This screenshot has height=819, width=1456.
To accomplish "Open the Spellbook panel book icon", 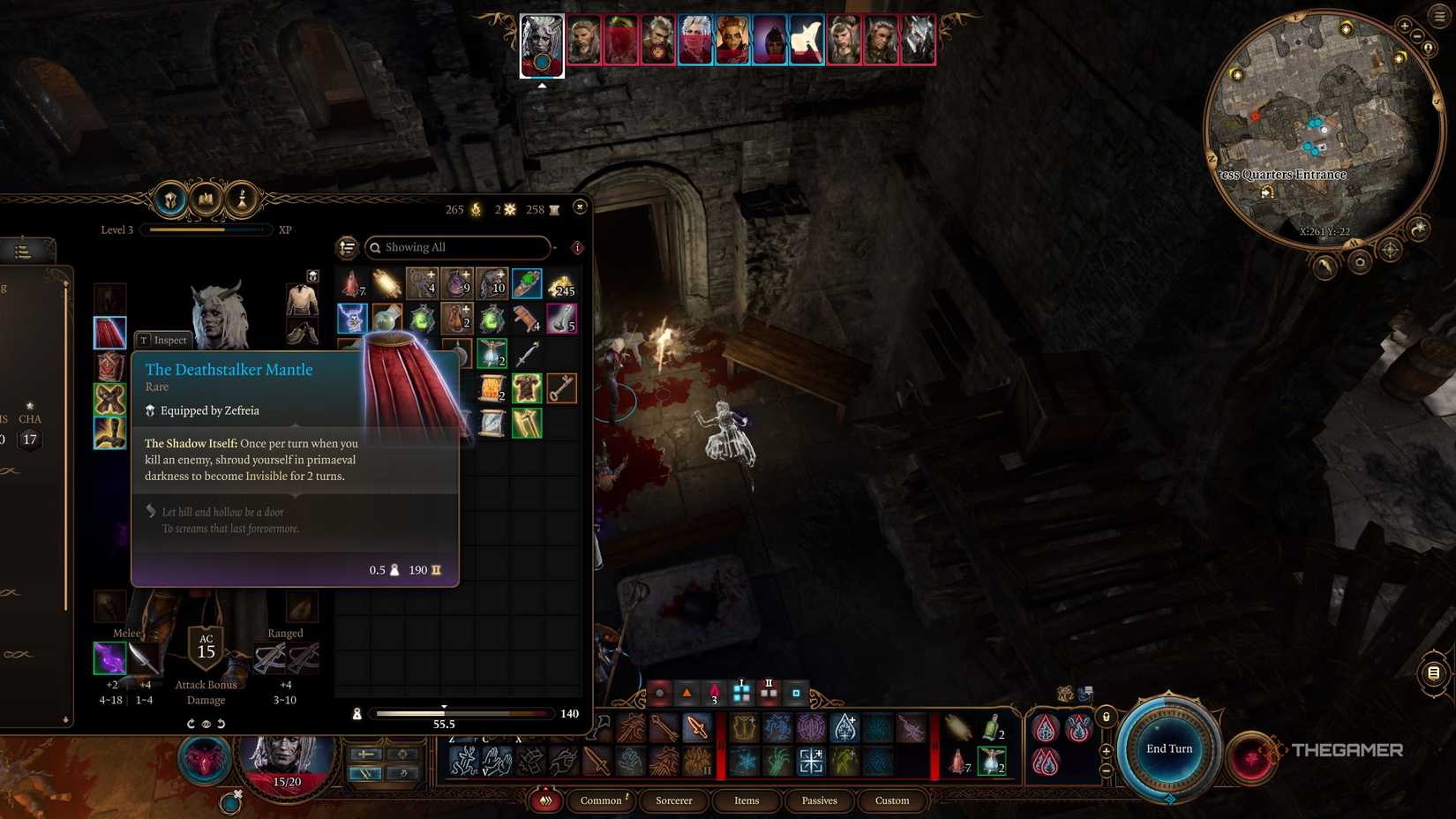I will (204, 199).
